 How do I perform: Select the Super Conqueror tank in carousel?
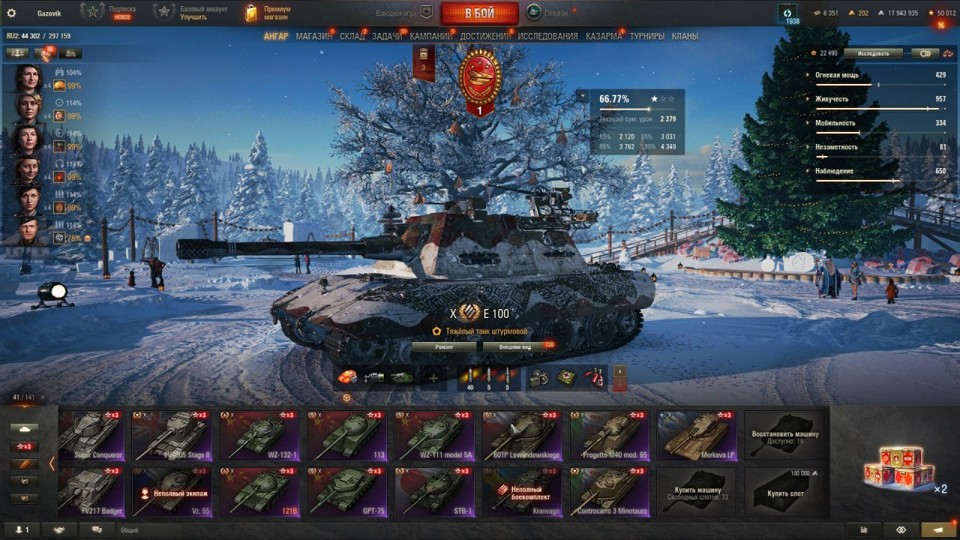click(93, 435)
